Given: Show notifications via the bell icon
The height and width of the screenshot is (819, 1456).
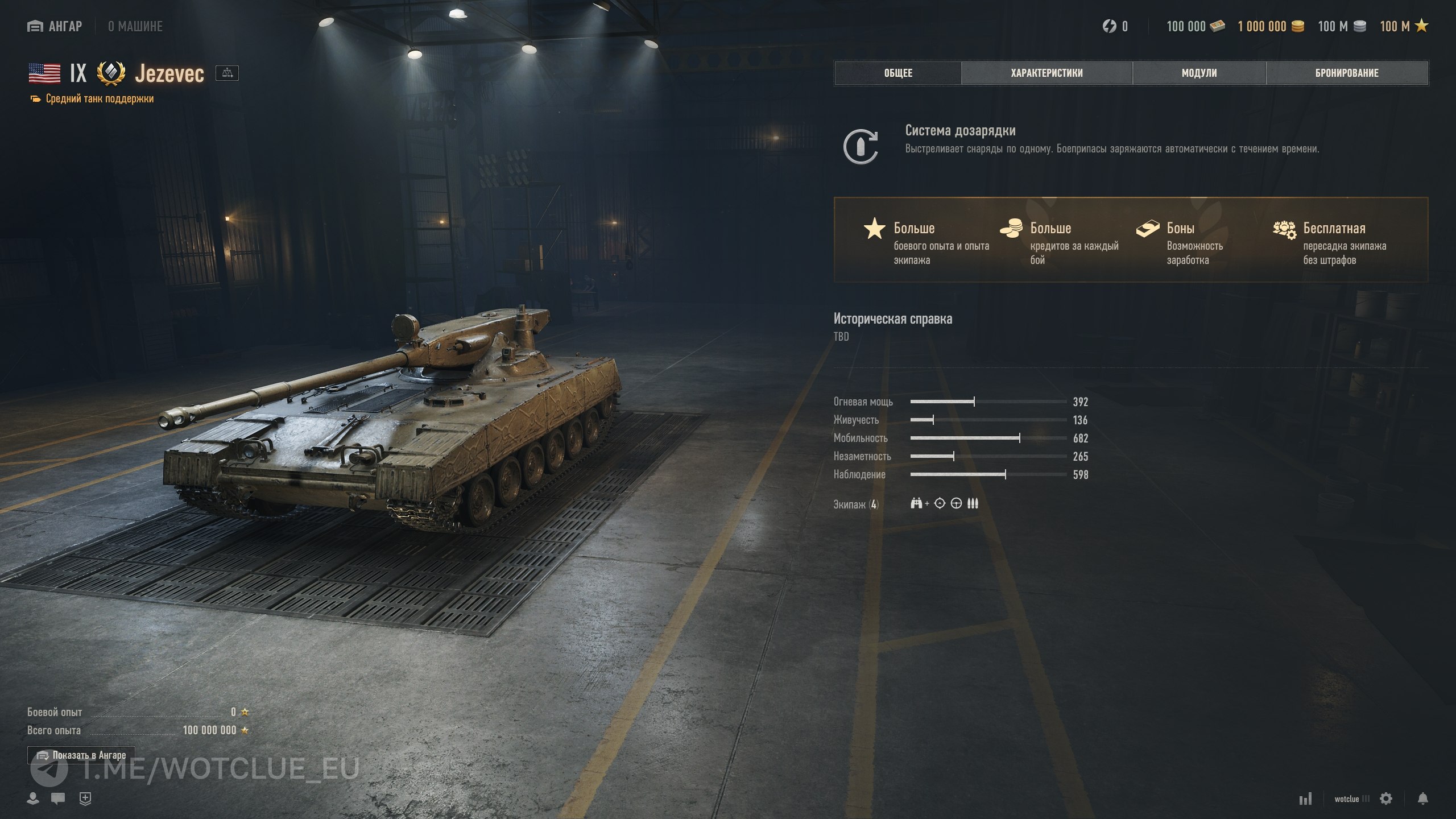Looking at the screenshot, I should pyautogui.click(x=1422, y=799).
